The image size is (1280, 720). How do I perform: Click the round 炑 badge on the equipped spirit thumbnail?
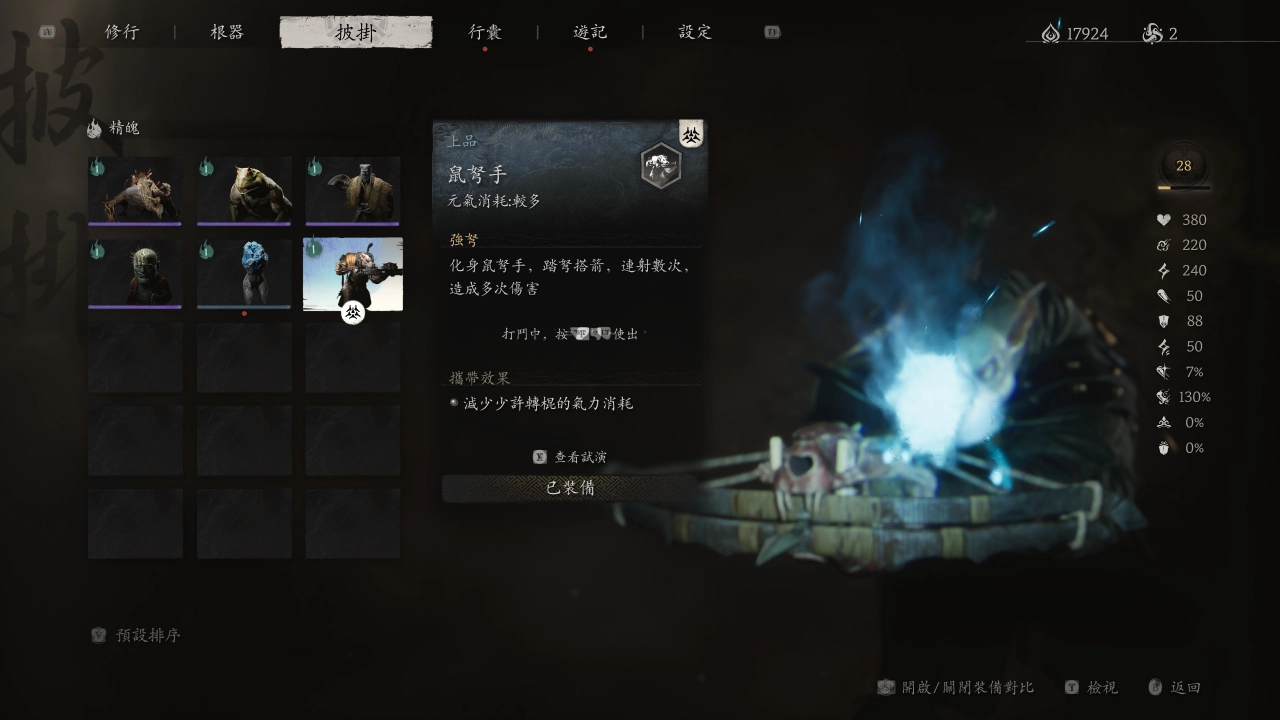click(351, 313)
